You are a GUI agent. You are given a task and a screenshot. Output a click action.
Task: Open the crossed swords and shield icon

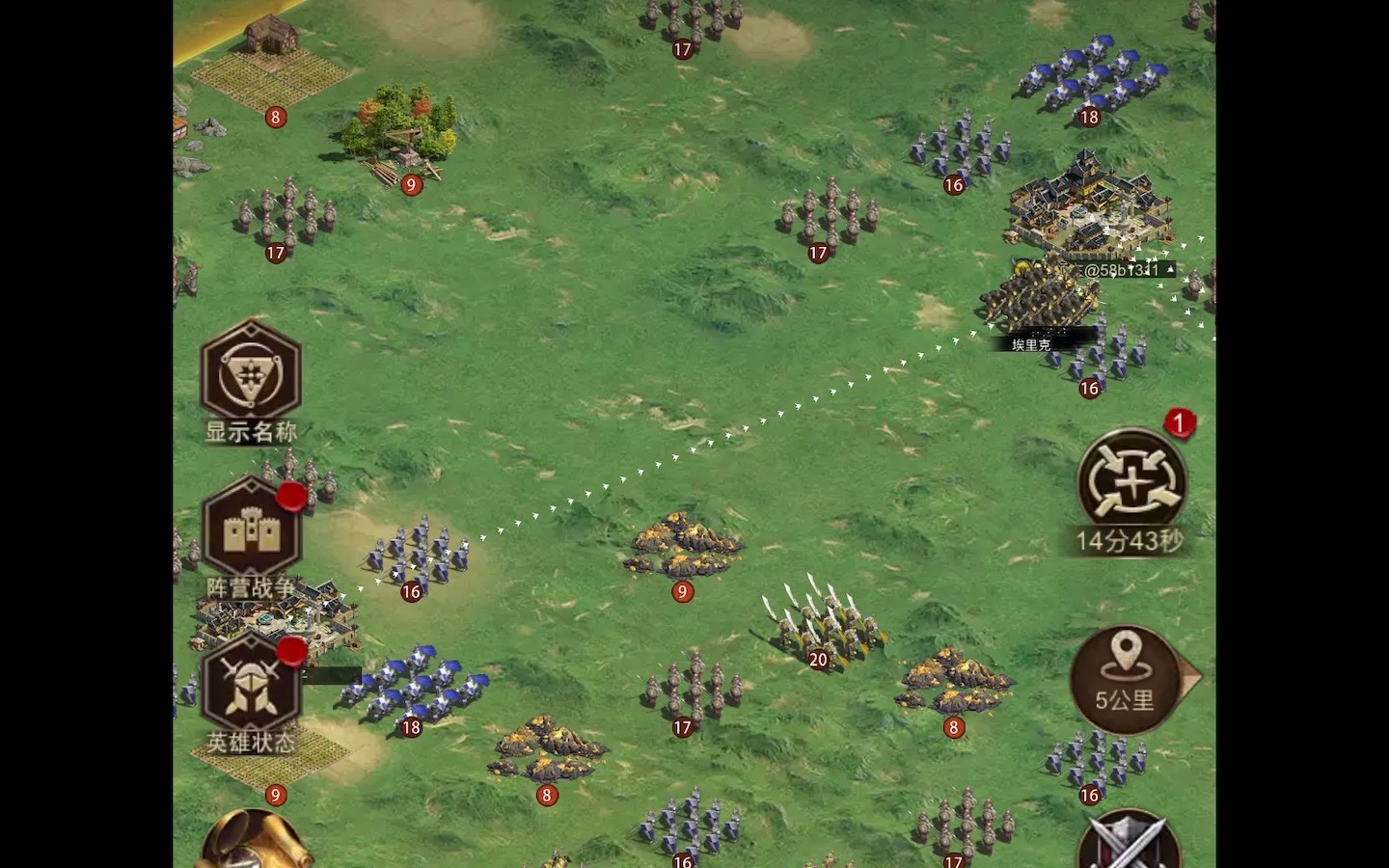(x=1130, y=844)
